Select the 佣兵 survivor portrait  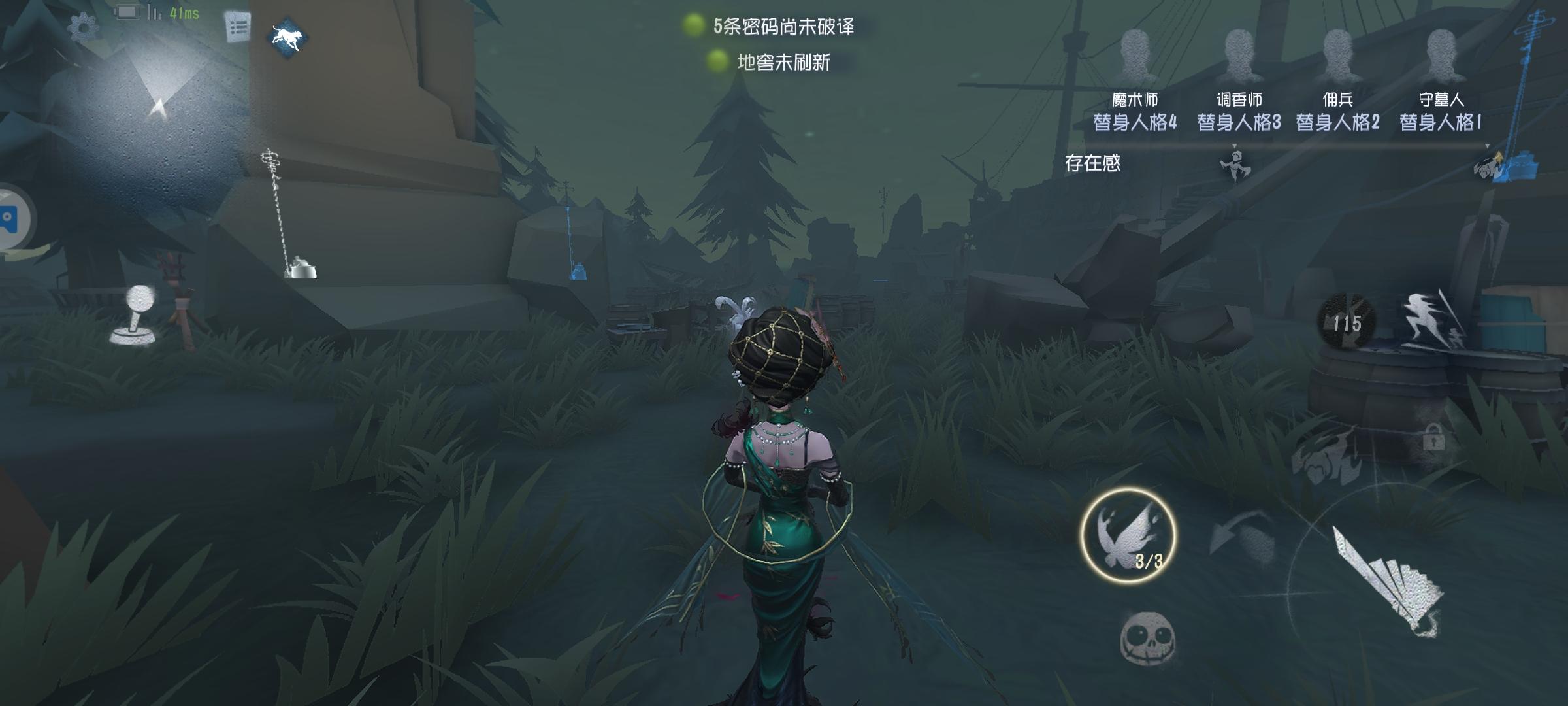coord(1337,56)
